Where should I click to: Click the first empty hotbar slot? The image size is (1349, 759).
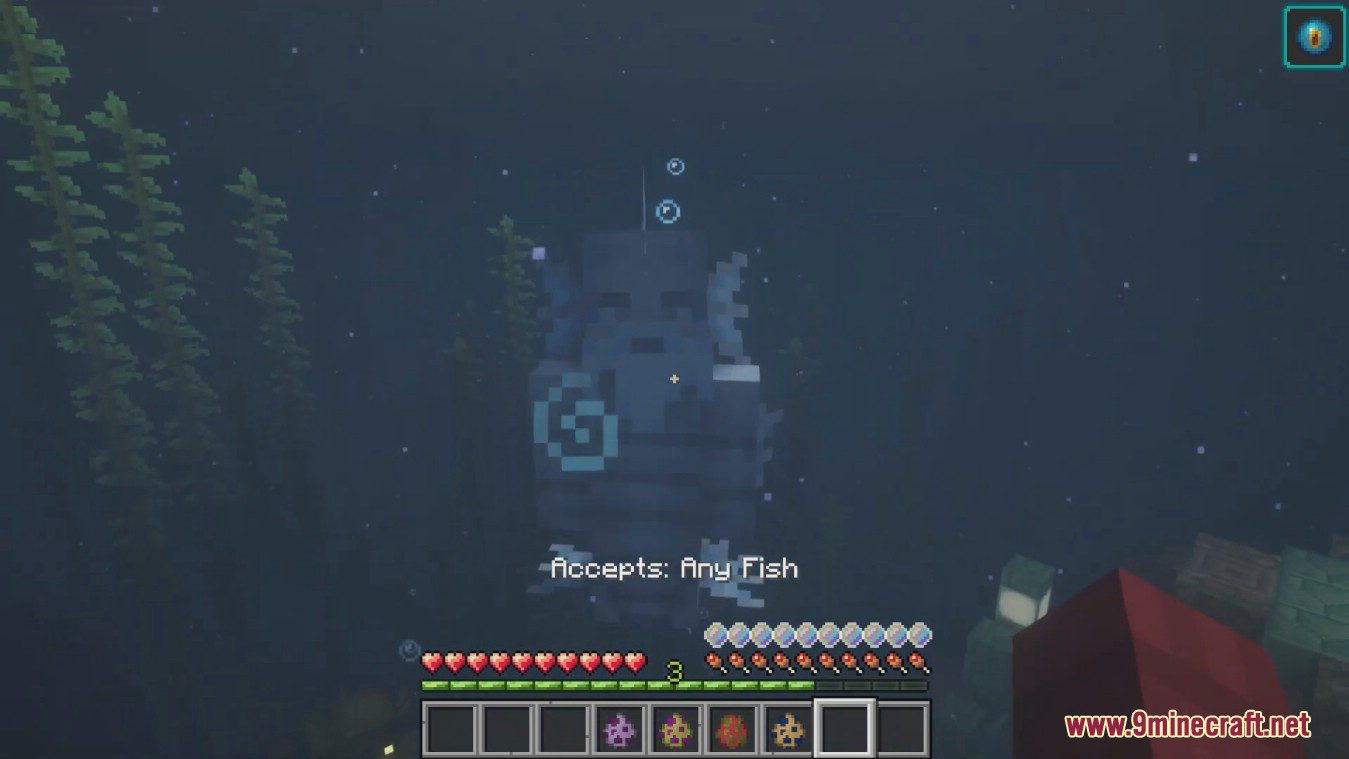click(x=450, y=730)
